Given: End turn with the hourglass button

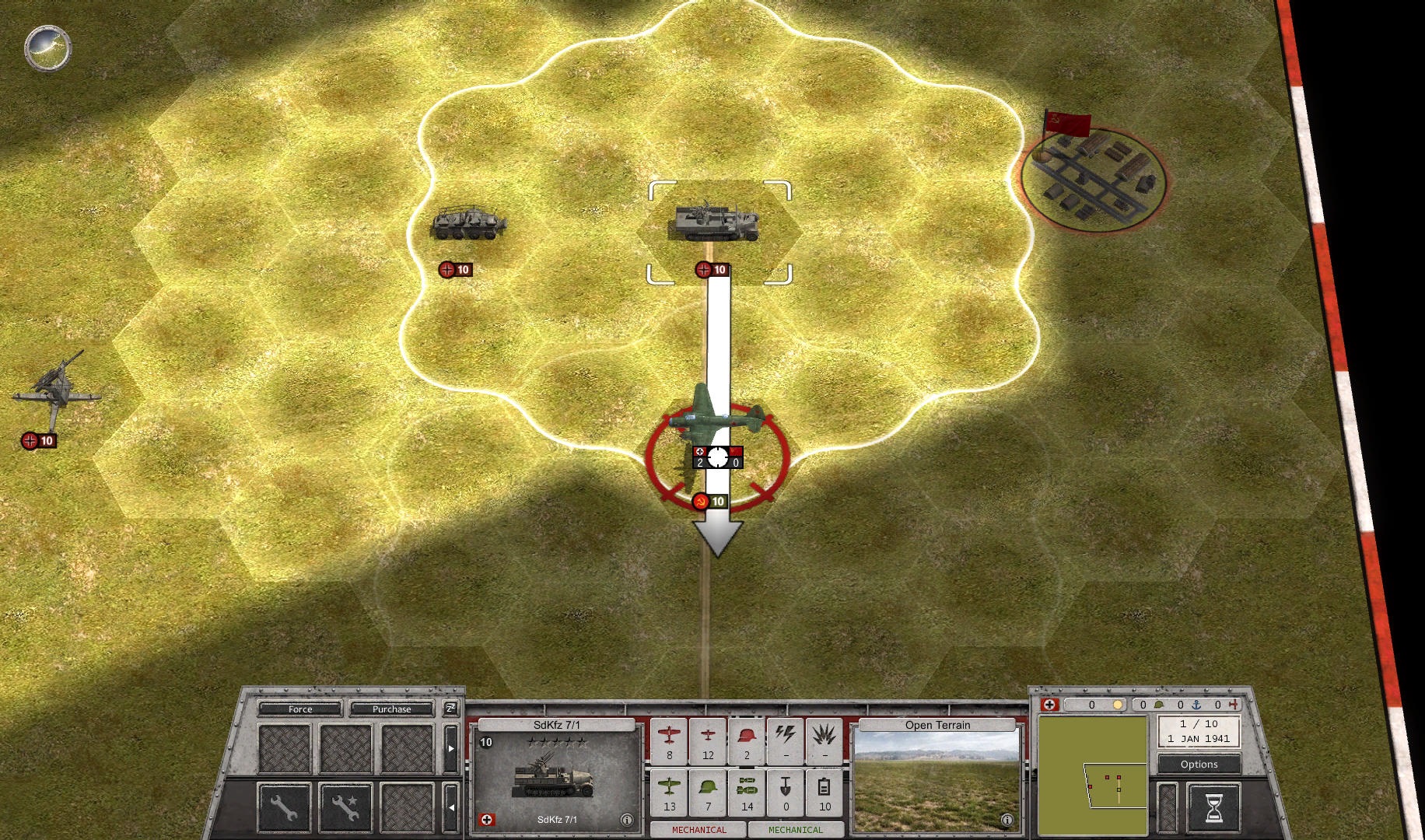Looking at the screenshot, I should coord(1213,807).
